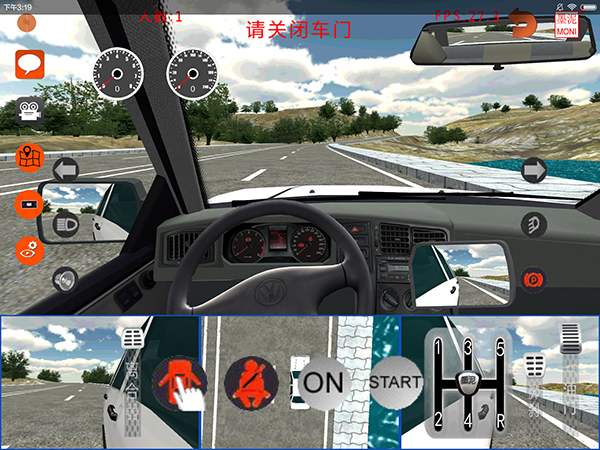Tap the orange settings gear eye icon
Screen dimensions: 600x450
click(30, 249)
